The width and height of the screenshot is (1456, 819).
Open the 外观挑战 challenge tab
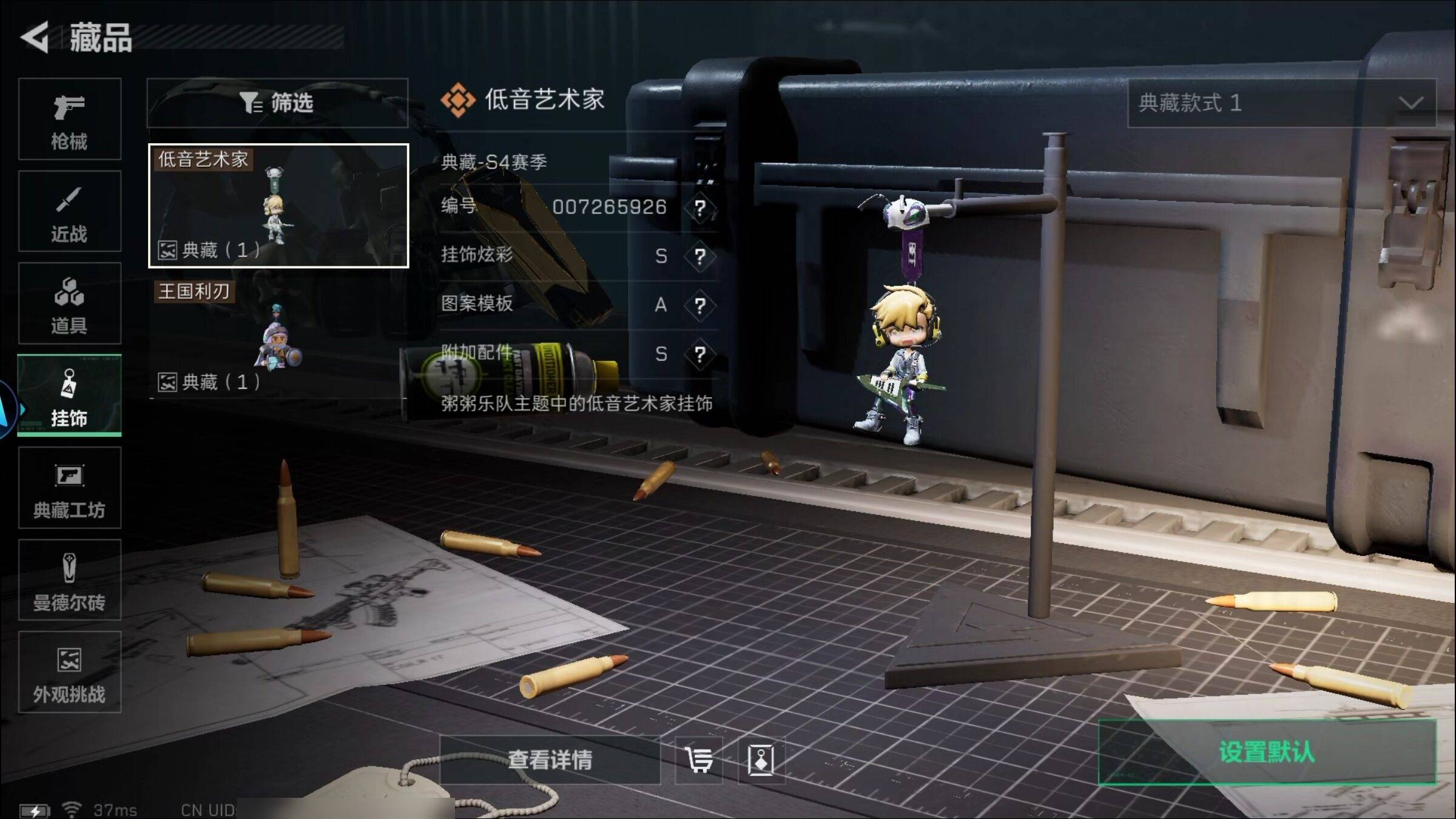(x=69, y=673)
